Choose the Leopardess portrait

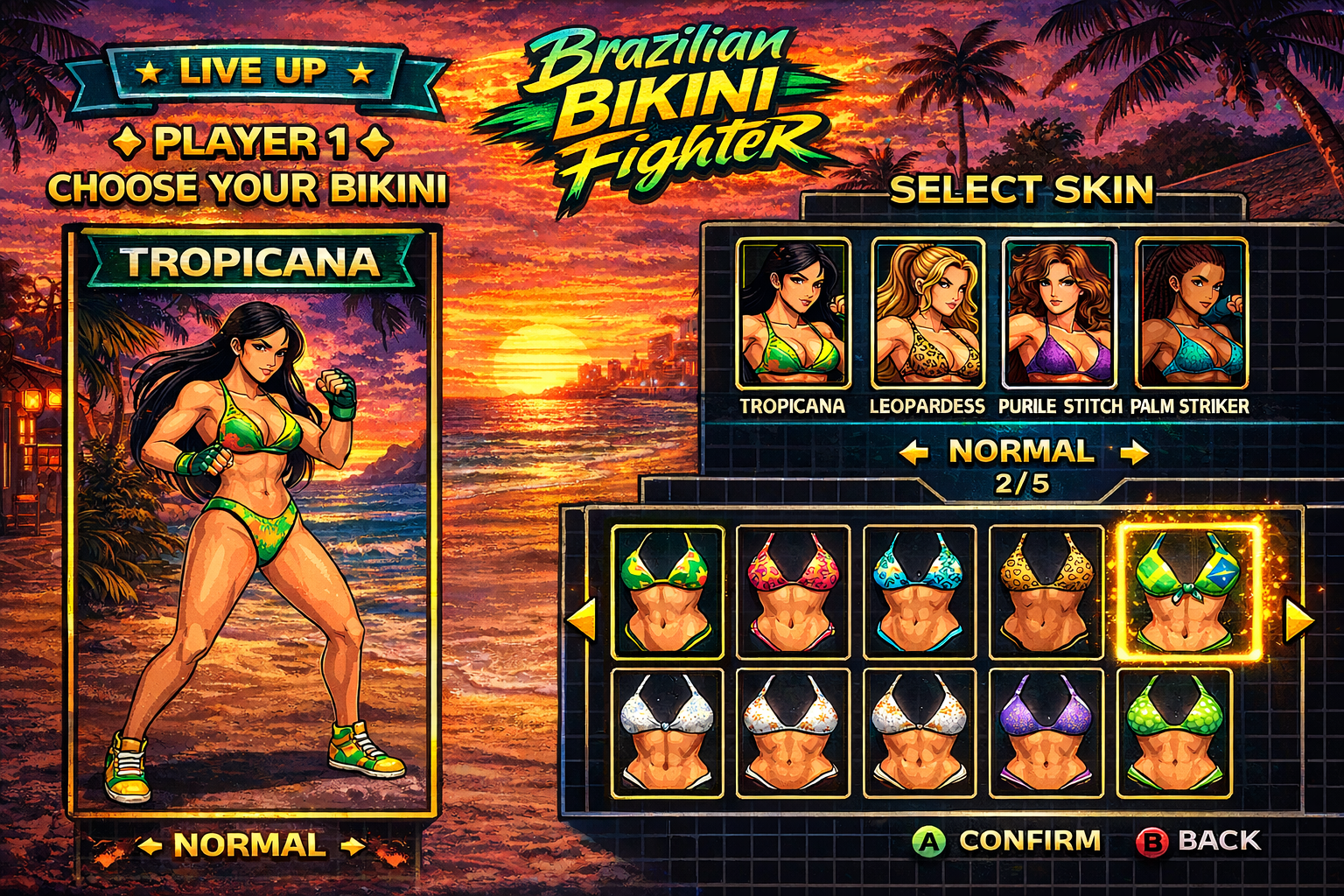coord(927,313)
